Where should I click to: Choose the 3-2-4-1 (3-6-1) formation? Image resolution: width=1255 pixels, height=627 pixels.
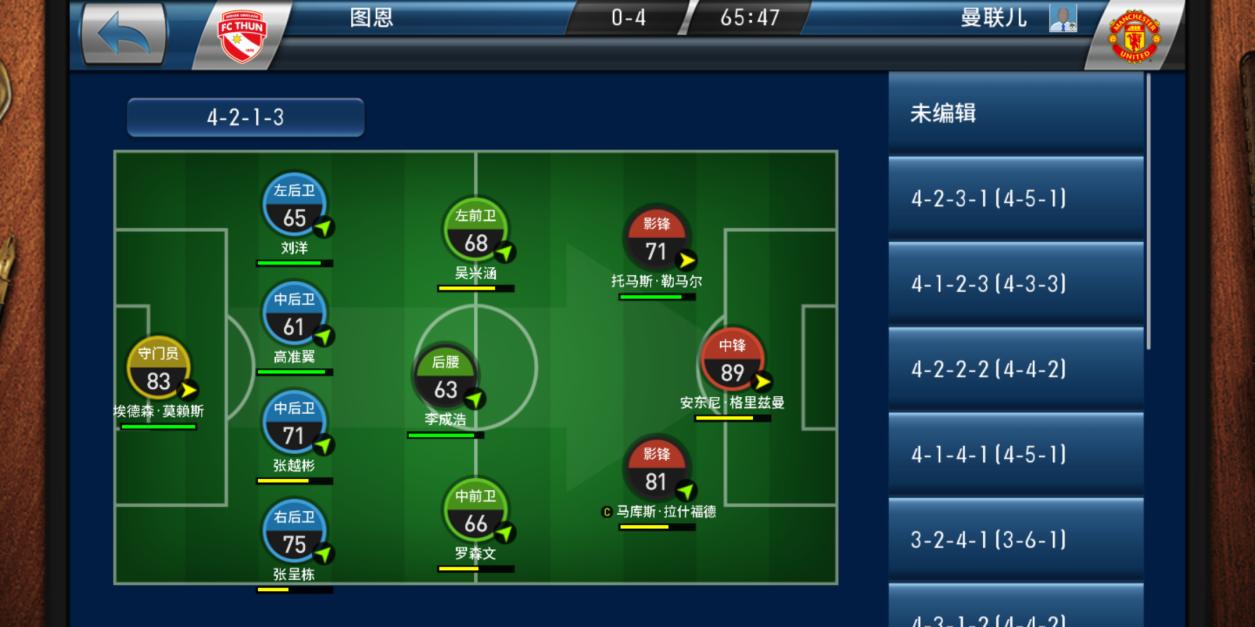point(1015,540)
